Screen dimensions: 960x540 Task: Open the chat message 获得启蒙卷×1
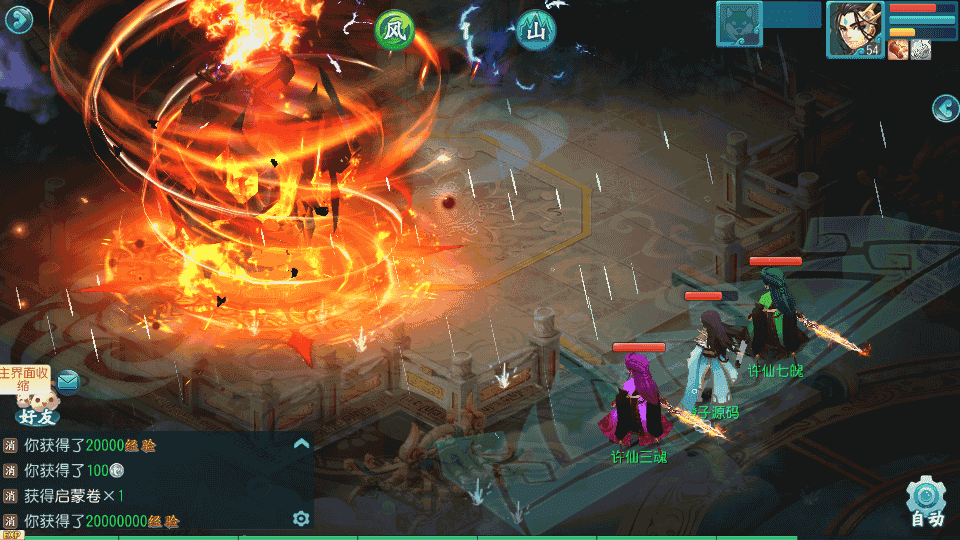tap(75, 496)
